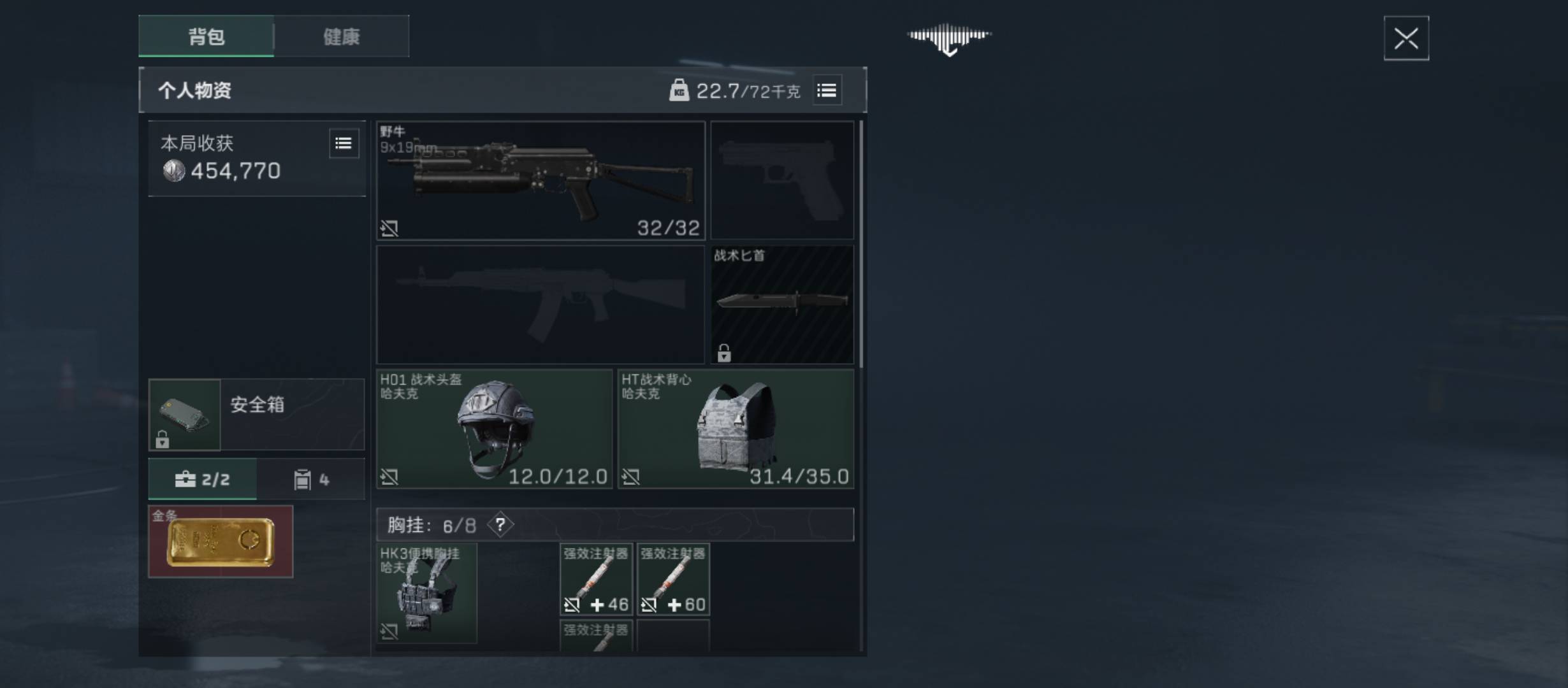
Task: Select the HK3便携胸挂 chest rig
Action: [x=426, y=593]
